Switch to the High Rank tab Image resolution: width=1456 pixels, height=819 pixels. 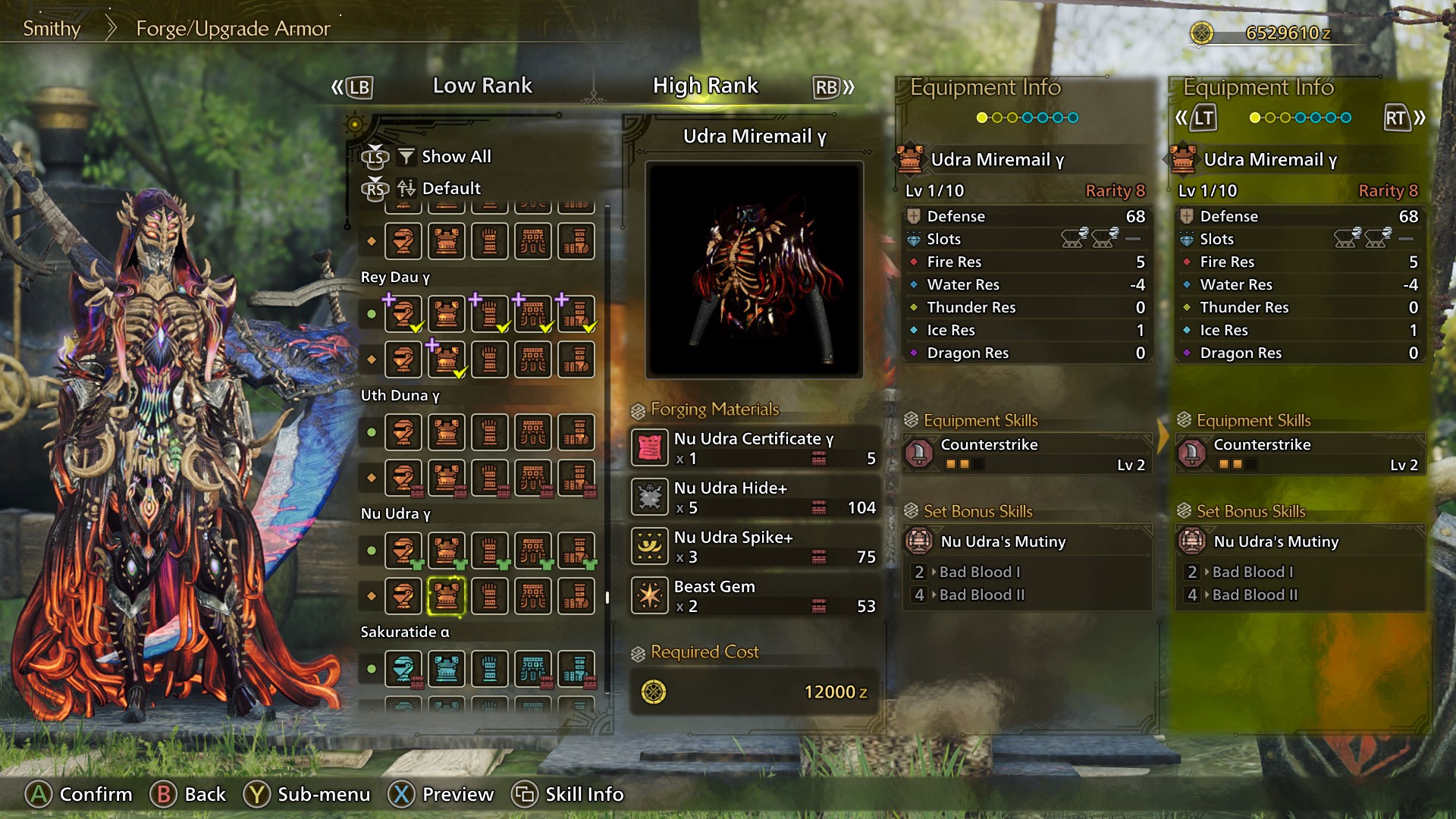click(x=705, y=86)
